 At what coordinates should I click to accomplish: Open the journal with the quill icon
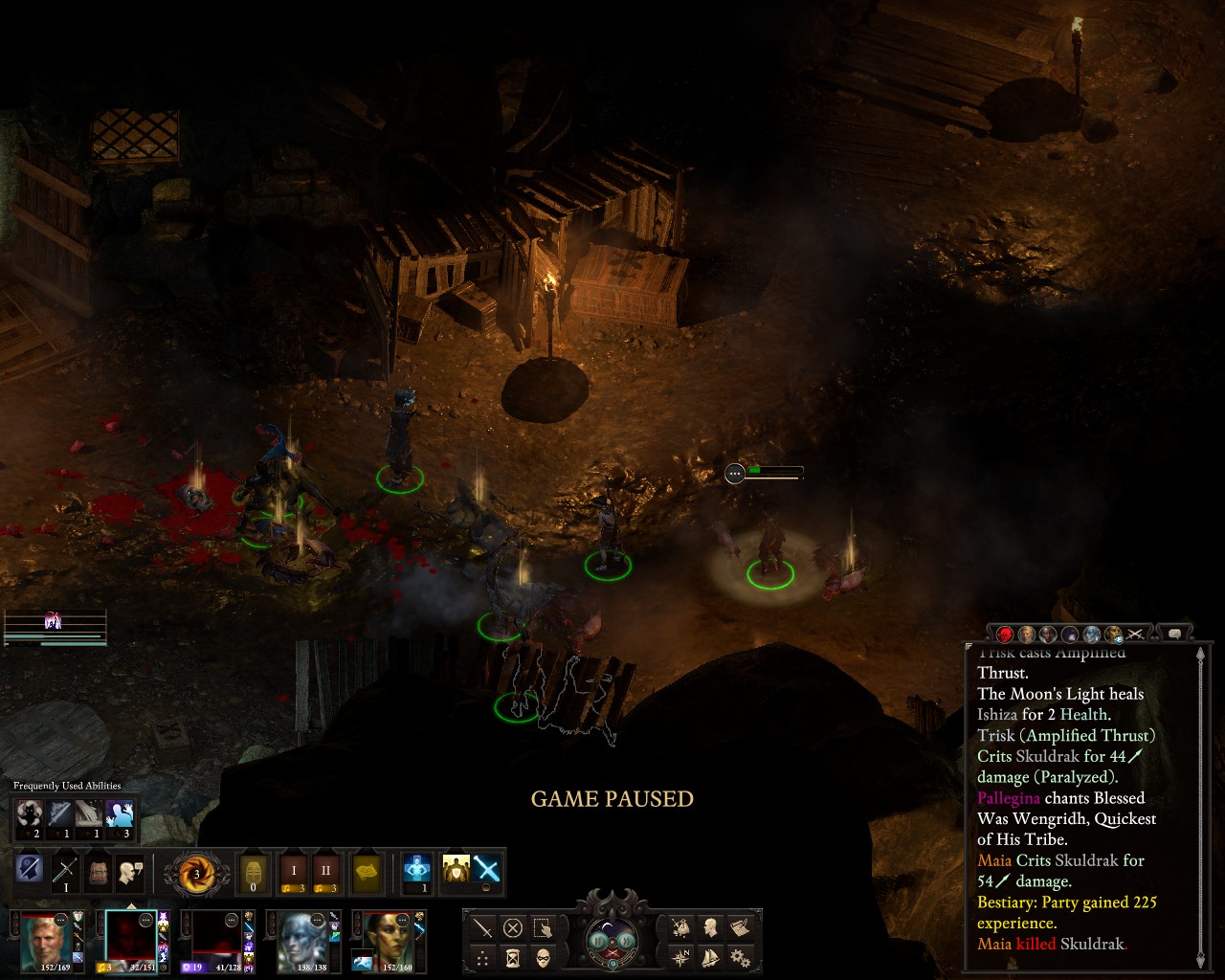pos(740,926)
